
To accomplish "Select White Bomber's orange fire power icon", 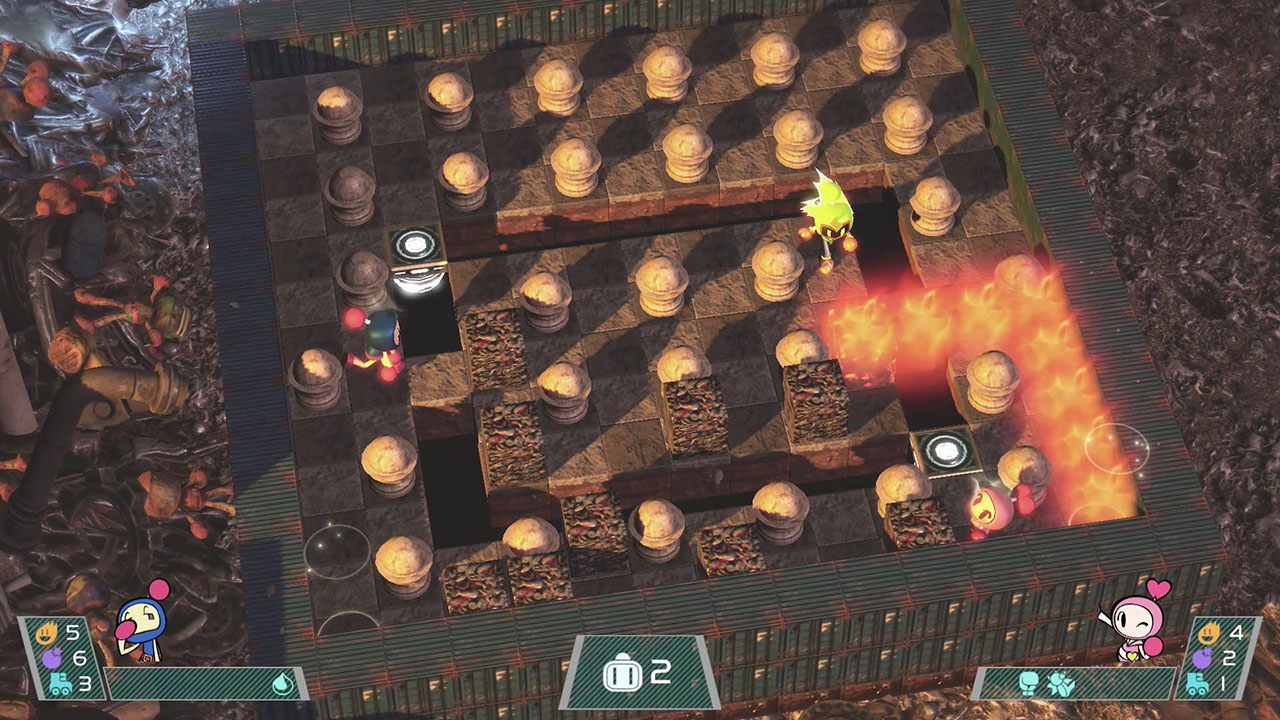I will [x=48, y=632].
